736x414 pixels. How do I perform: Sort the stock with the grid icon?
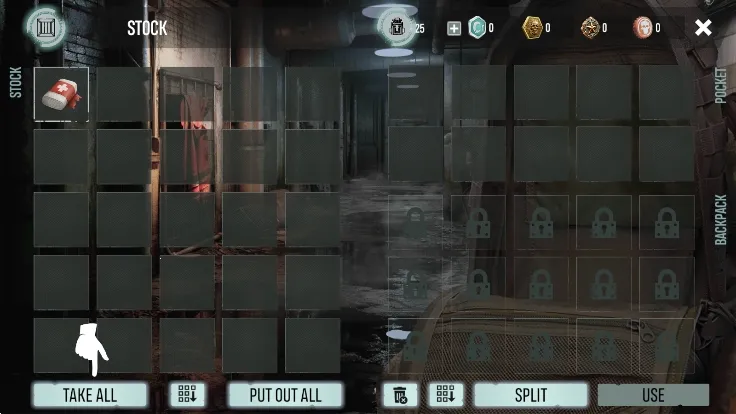pyautogui.click(x=187, y=395)
